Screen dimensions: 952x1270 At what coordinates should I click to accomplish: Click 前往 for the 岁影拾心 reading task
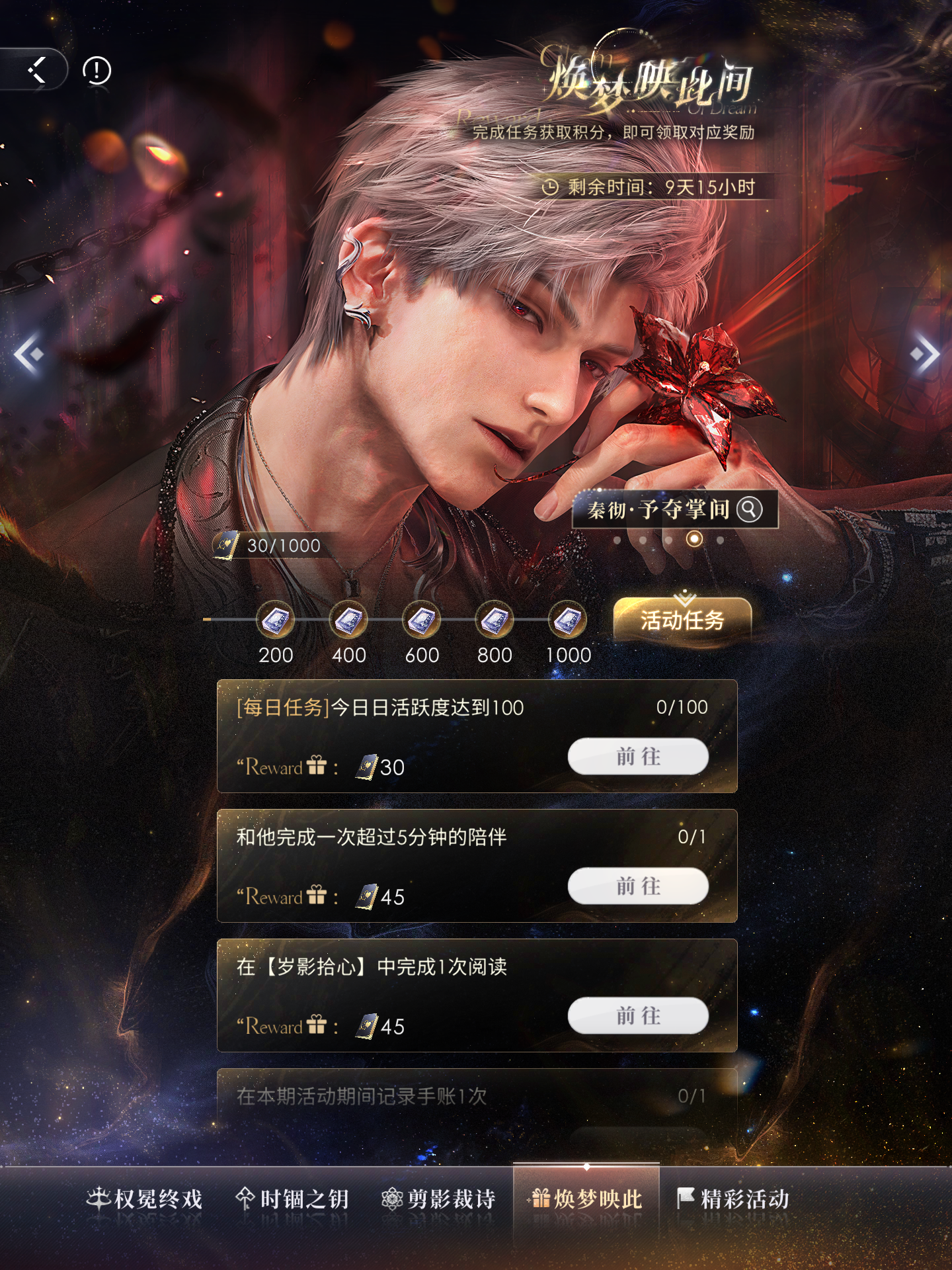pos(638,1015)
